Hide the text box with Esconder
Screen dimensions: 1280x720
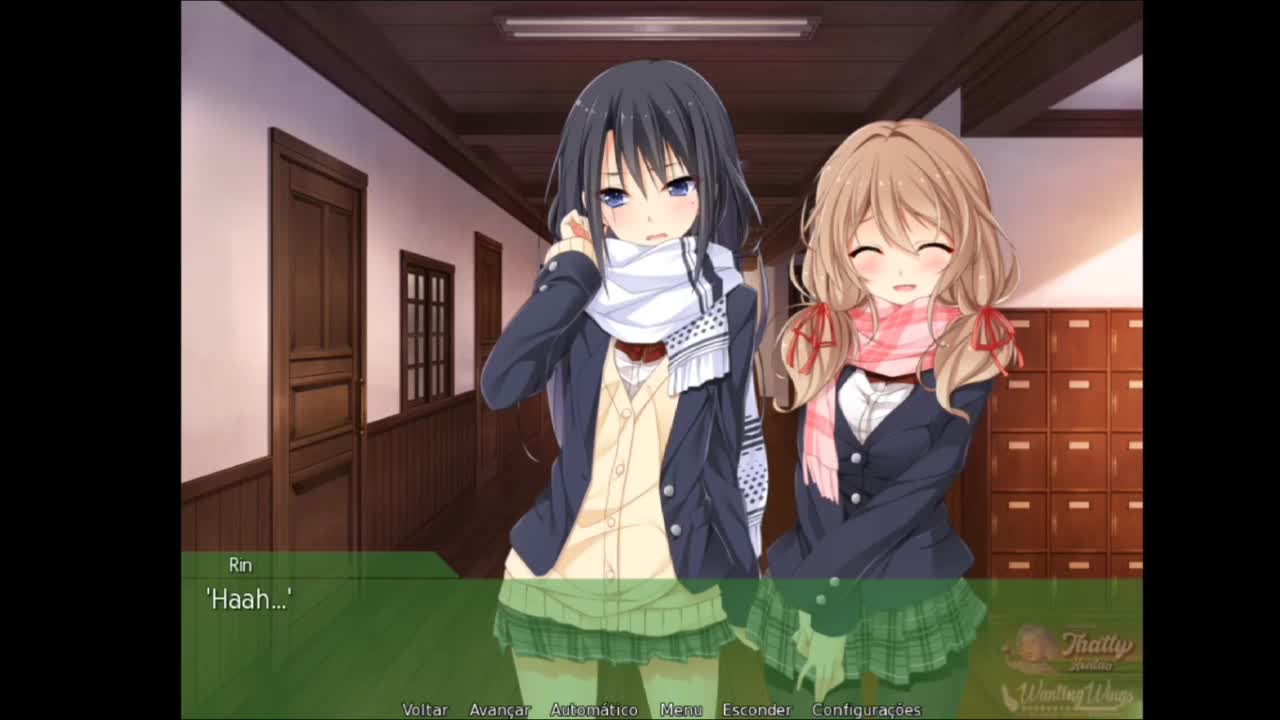757,710
